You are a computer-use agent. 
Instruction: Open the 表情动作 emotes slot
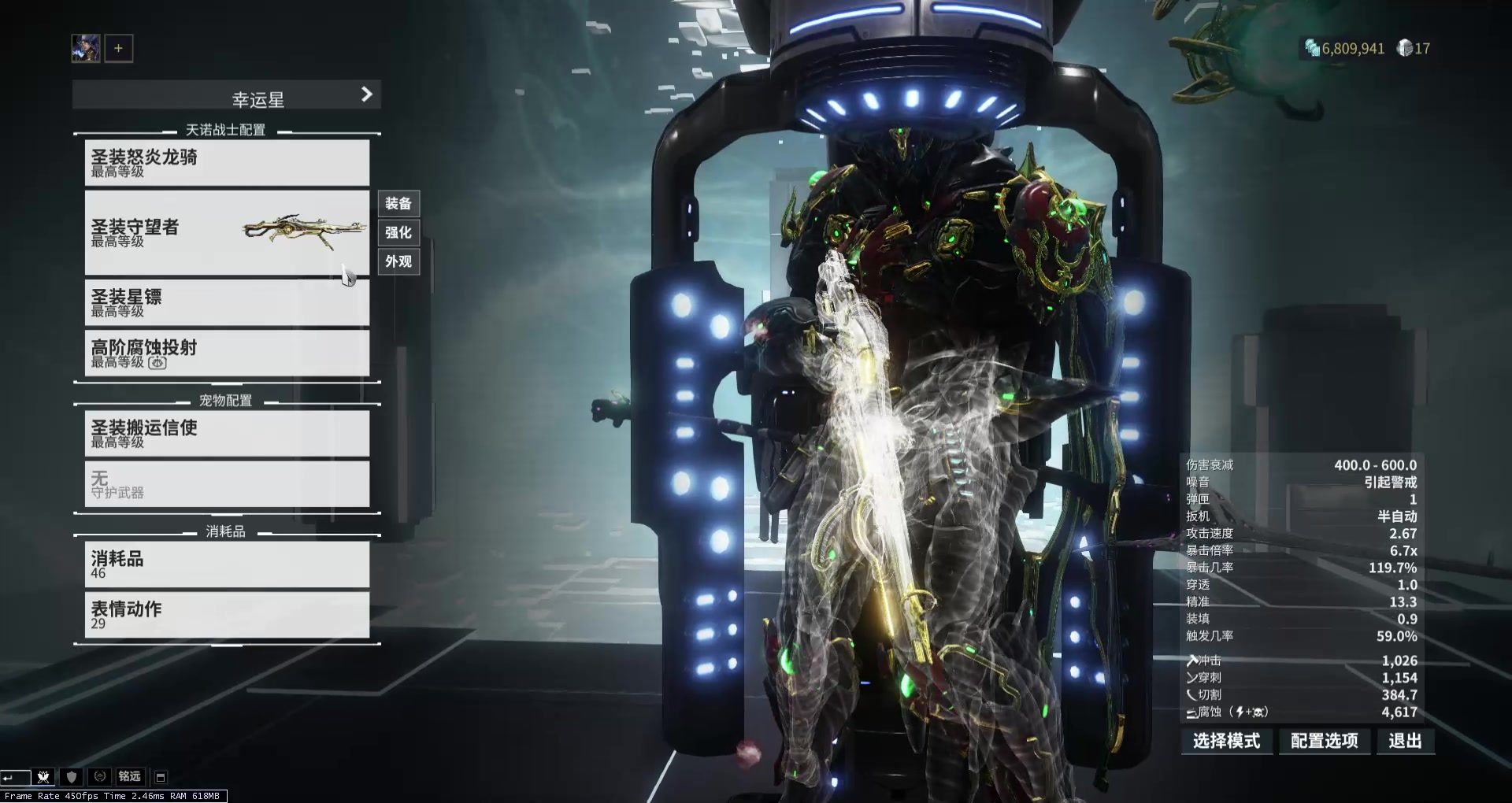227,614
